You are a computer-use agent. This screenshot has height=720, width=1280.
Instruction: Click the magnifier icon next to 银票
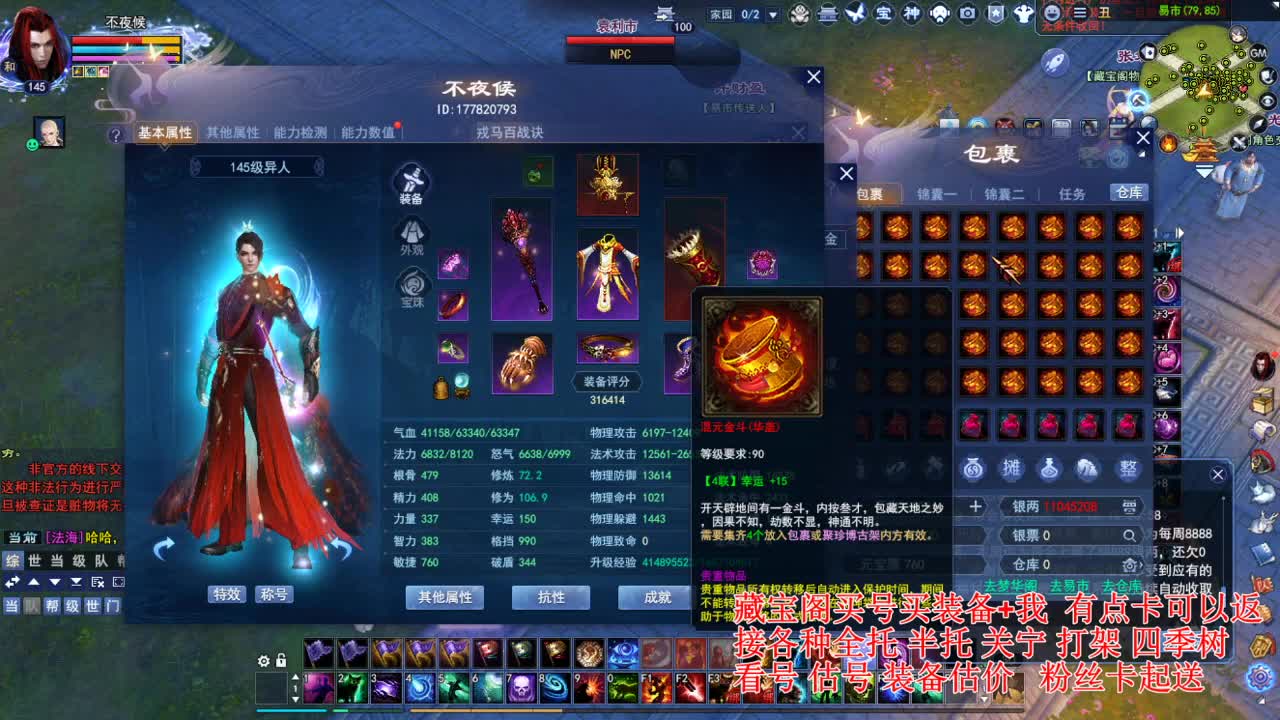(1129, 536)
